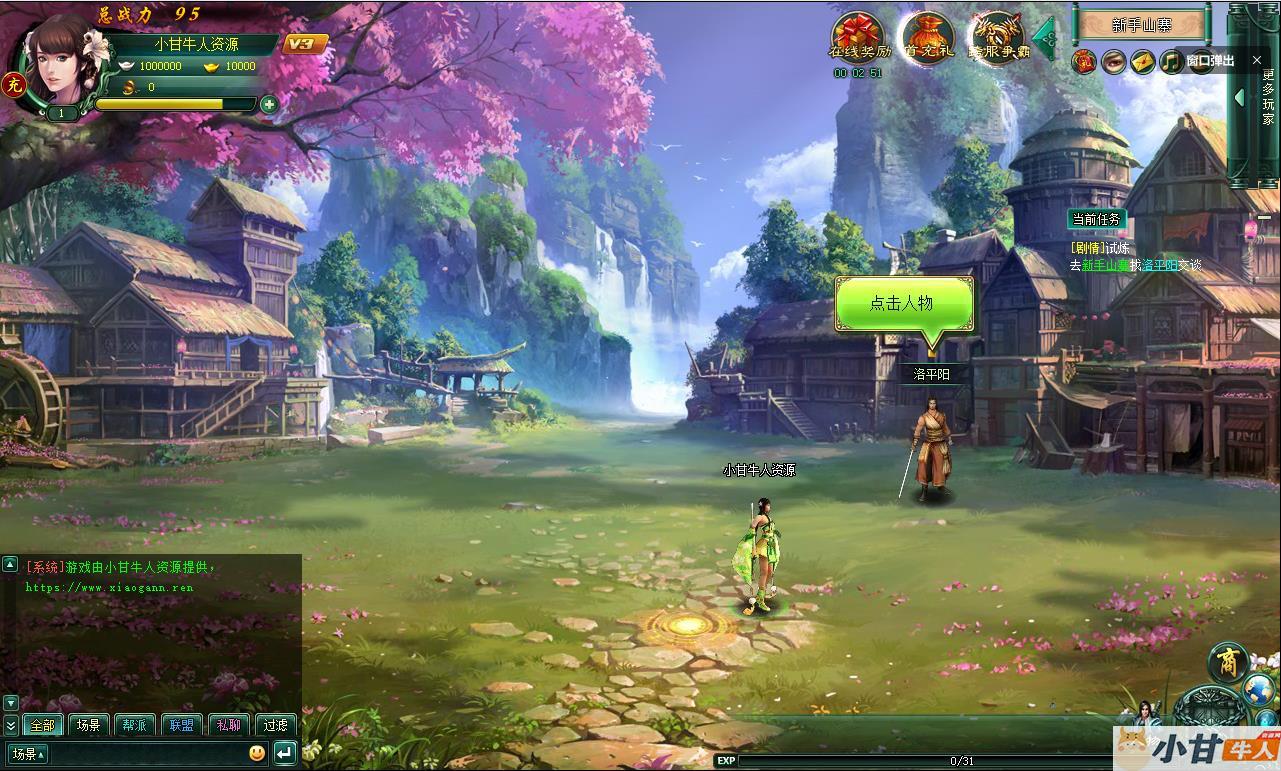Image resolution: width=1281 pixels, height=771 pixels.
Task: Toggle the music note sound icon
Action: click(x=1170, y=62)
